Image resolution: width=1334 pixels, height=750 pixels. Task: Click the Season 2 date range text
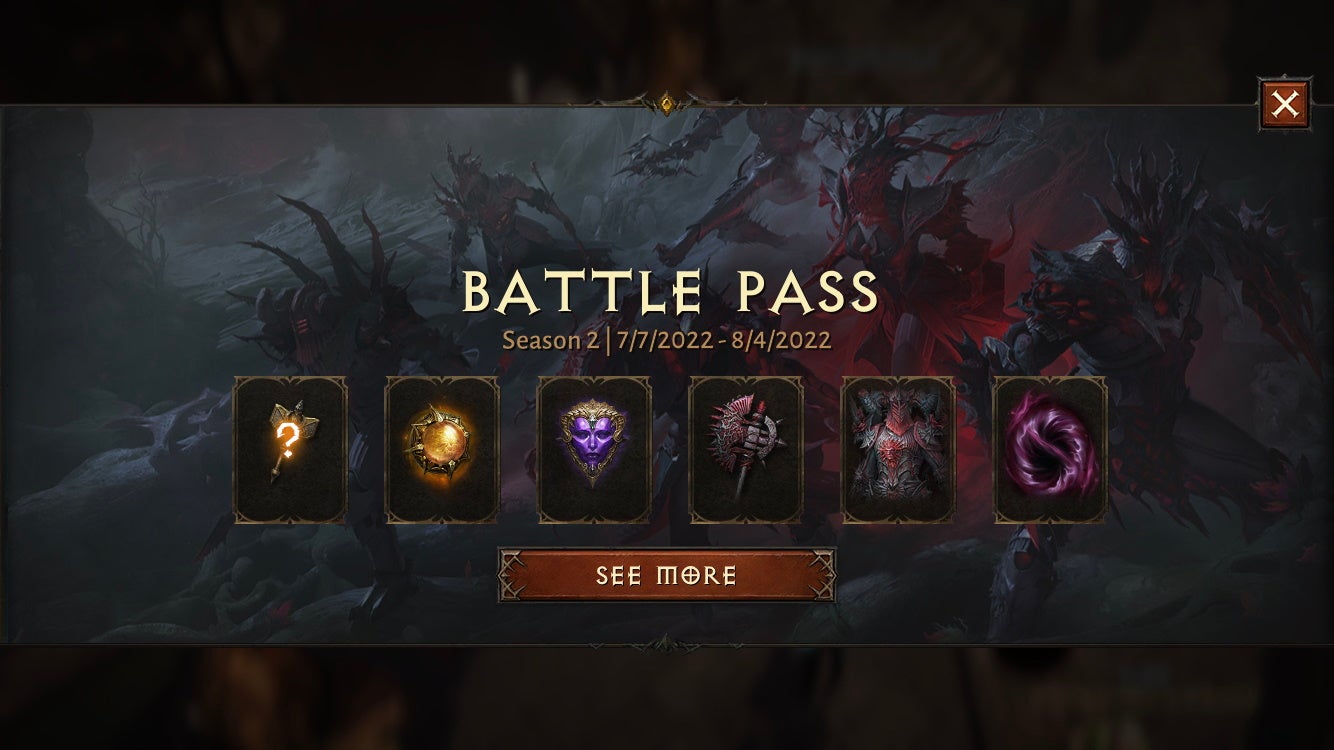click(x=667, y=340)
